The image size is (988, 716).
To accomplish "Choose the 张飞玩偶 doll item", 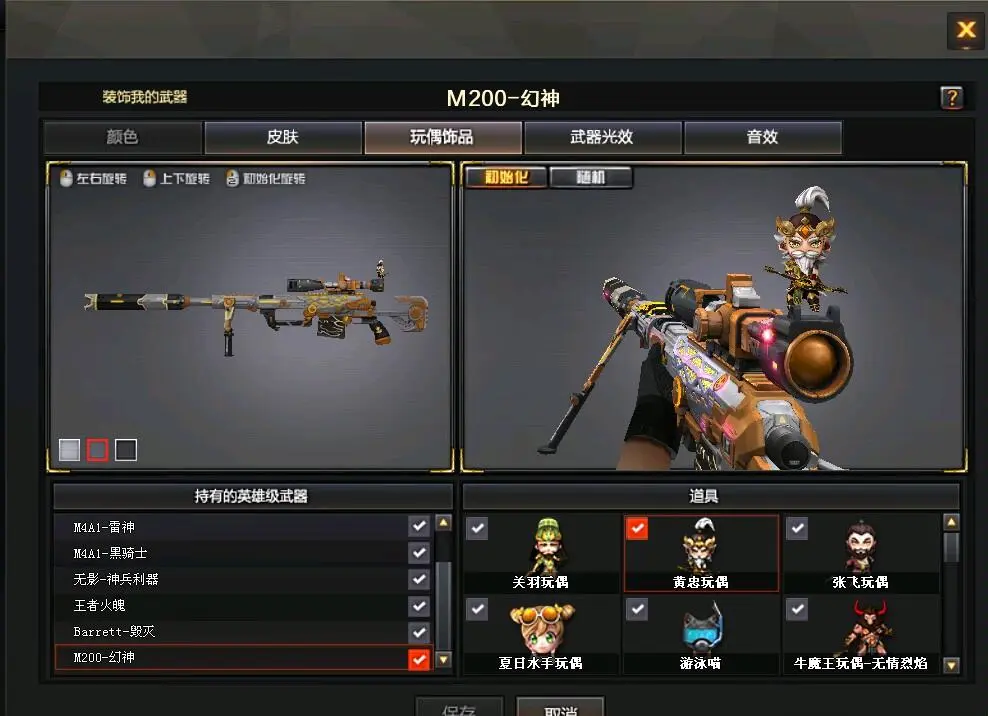I will pyautogui.click(x=860, y=553).
